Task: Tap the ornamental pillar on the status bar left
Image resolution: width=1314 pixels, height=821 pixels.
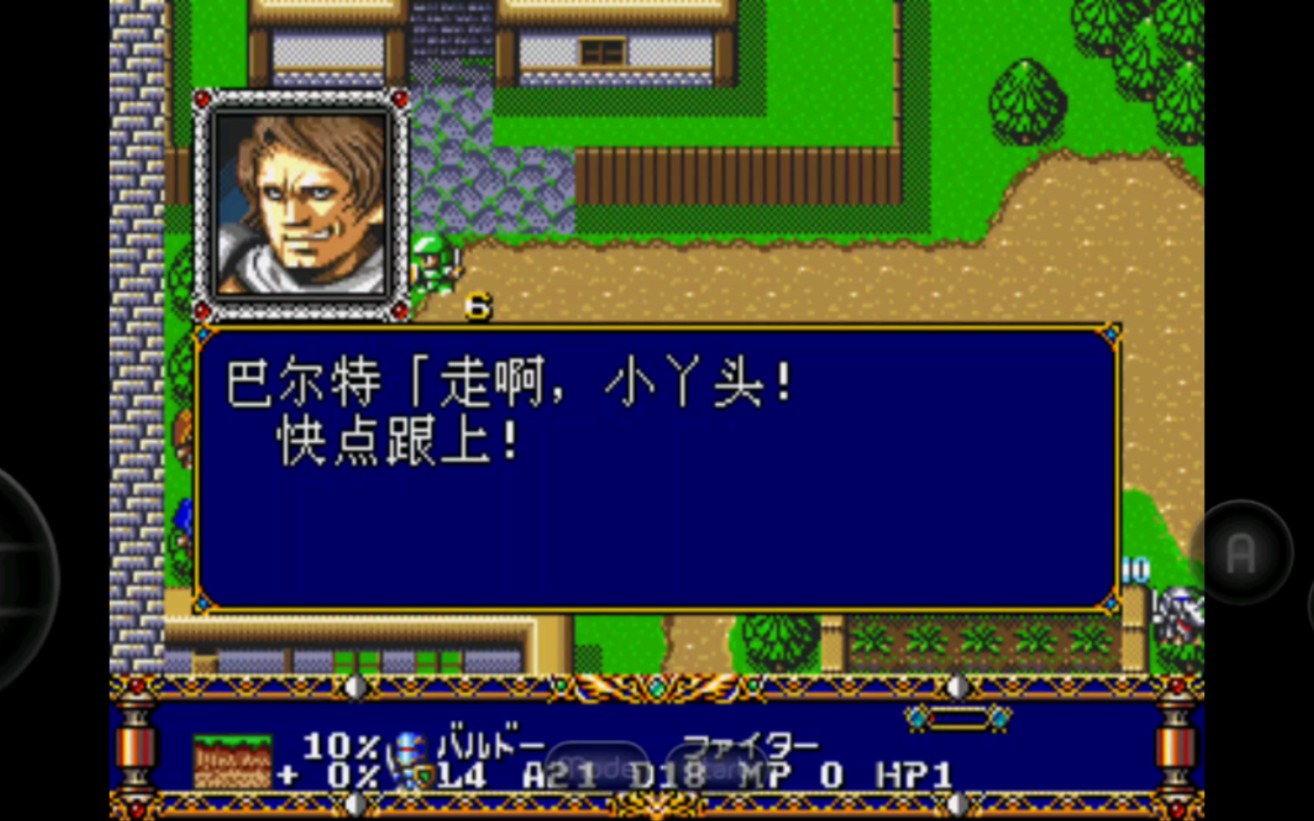Action: (x=138, y=750)
